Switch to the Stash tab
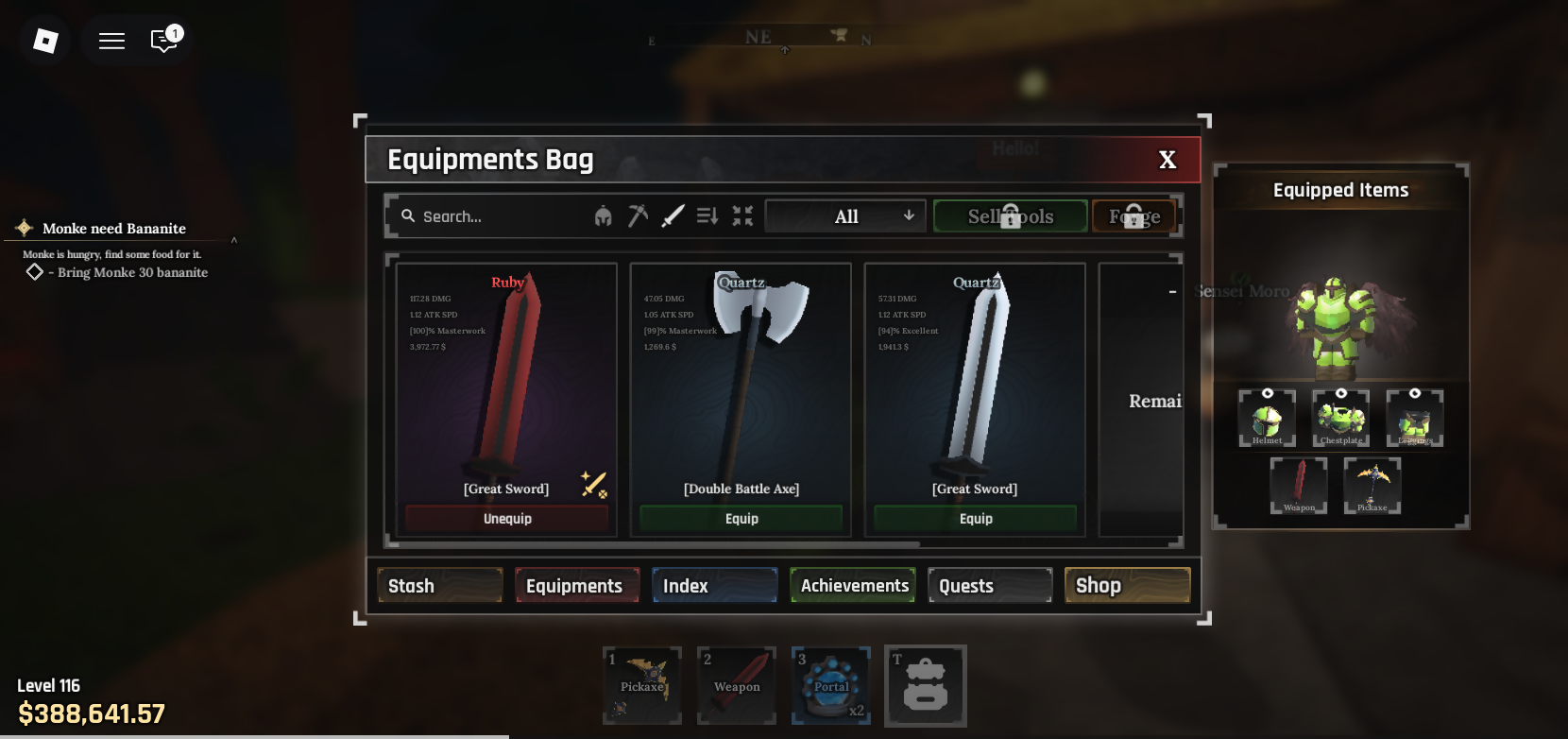This screenshot has height=739, width=1568. click(x=439, y=586)
